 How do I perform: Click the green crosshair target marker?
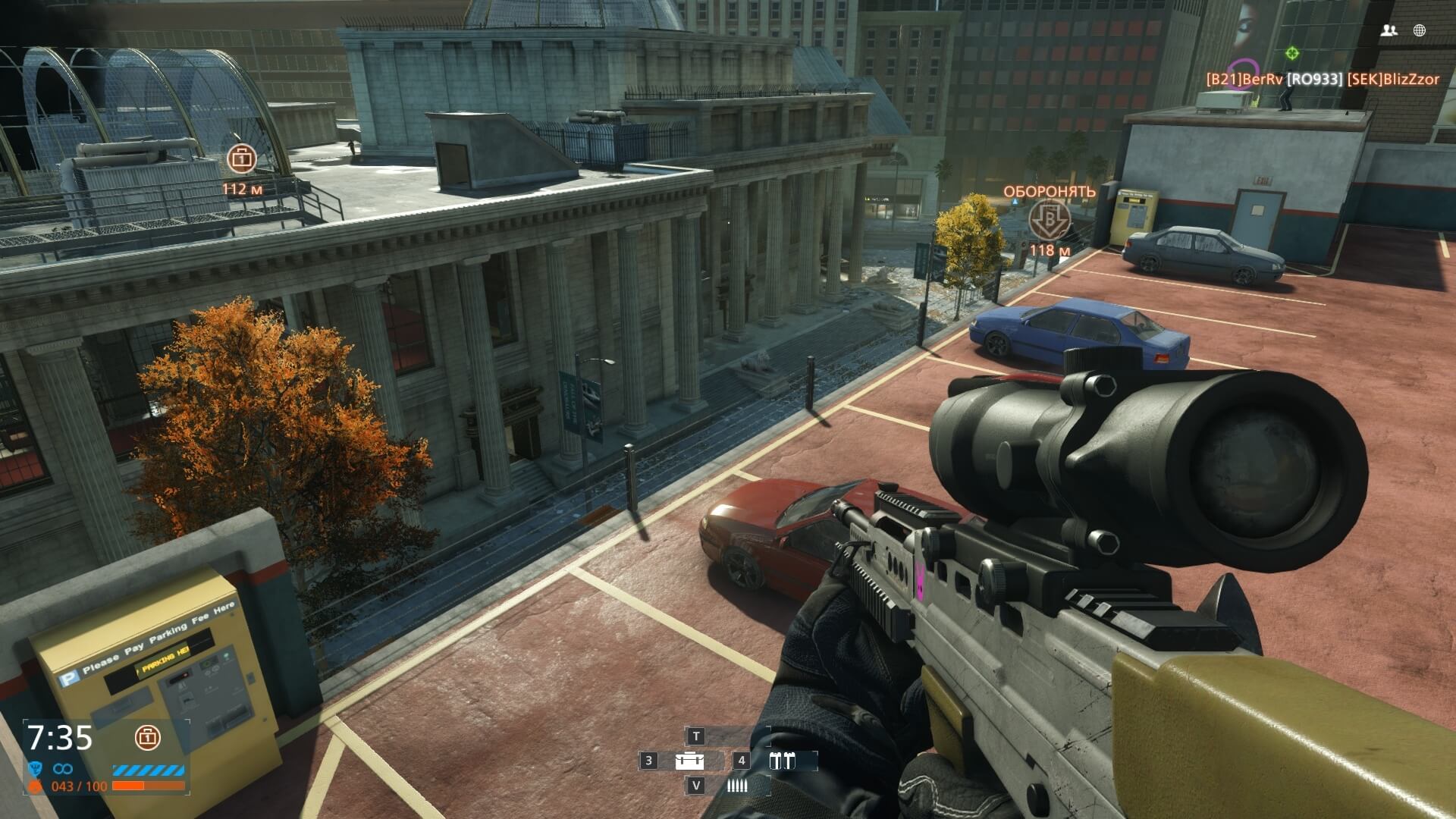1292,53
